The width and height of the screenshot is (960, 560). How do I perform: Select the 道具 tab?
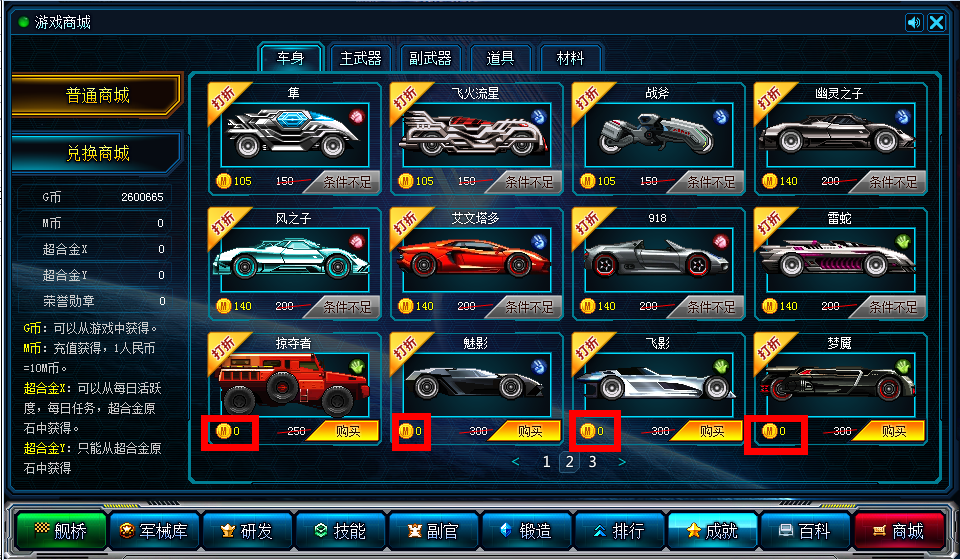click(501, 58)
